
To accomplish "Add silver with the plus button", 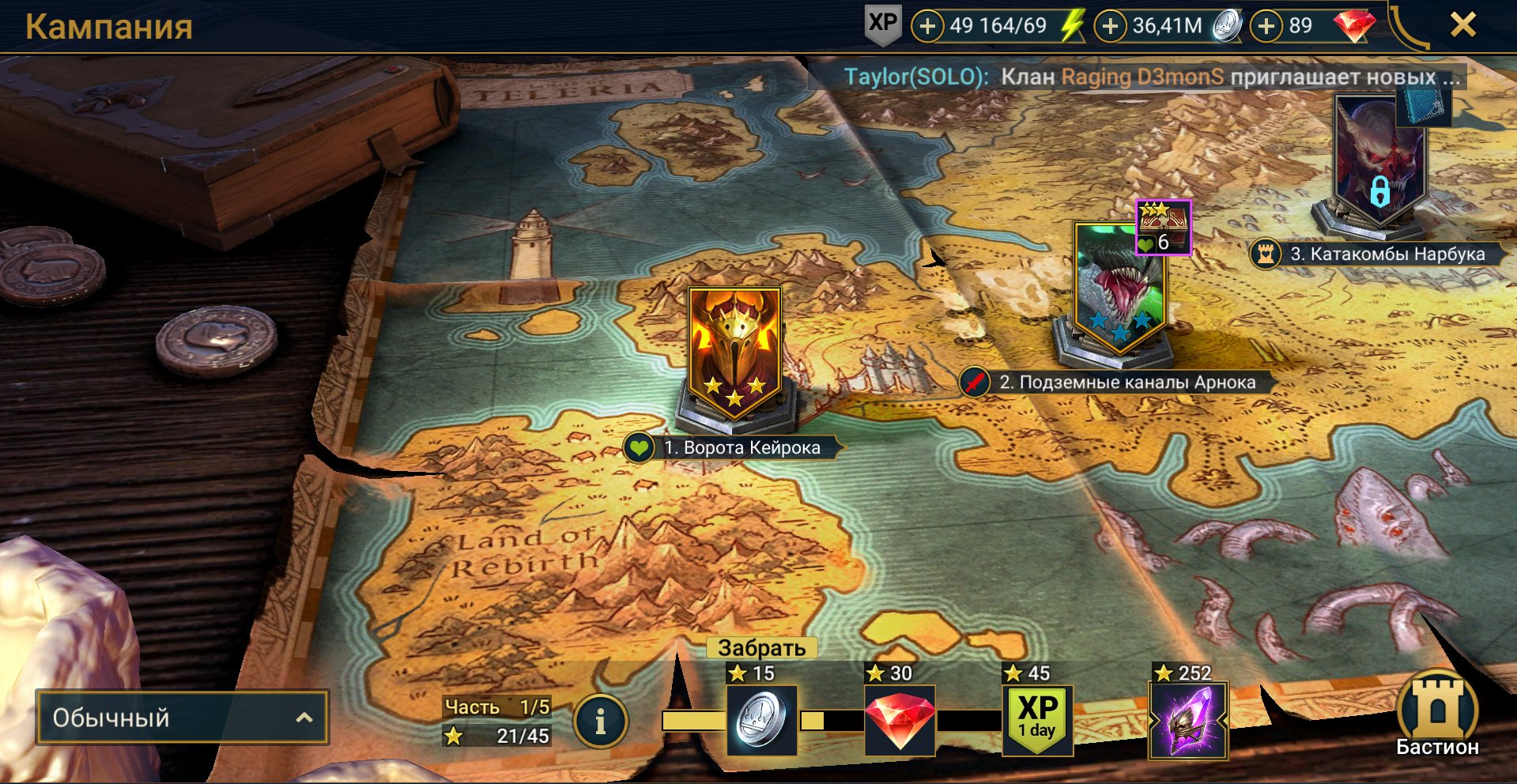I will [1110, 26].
